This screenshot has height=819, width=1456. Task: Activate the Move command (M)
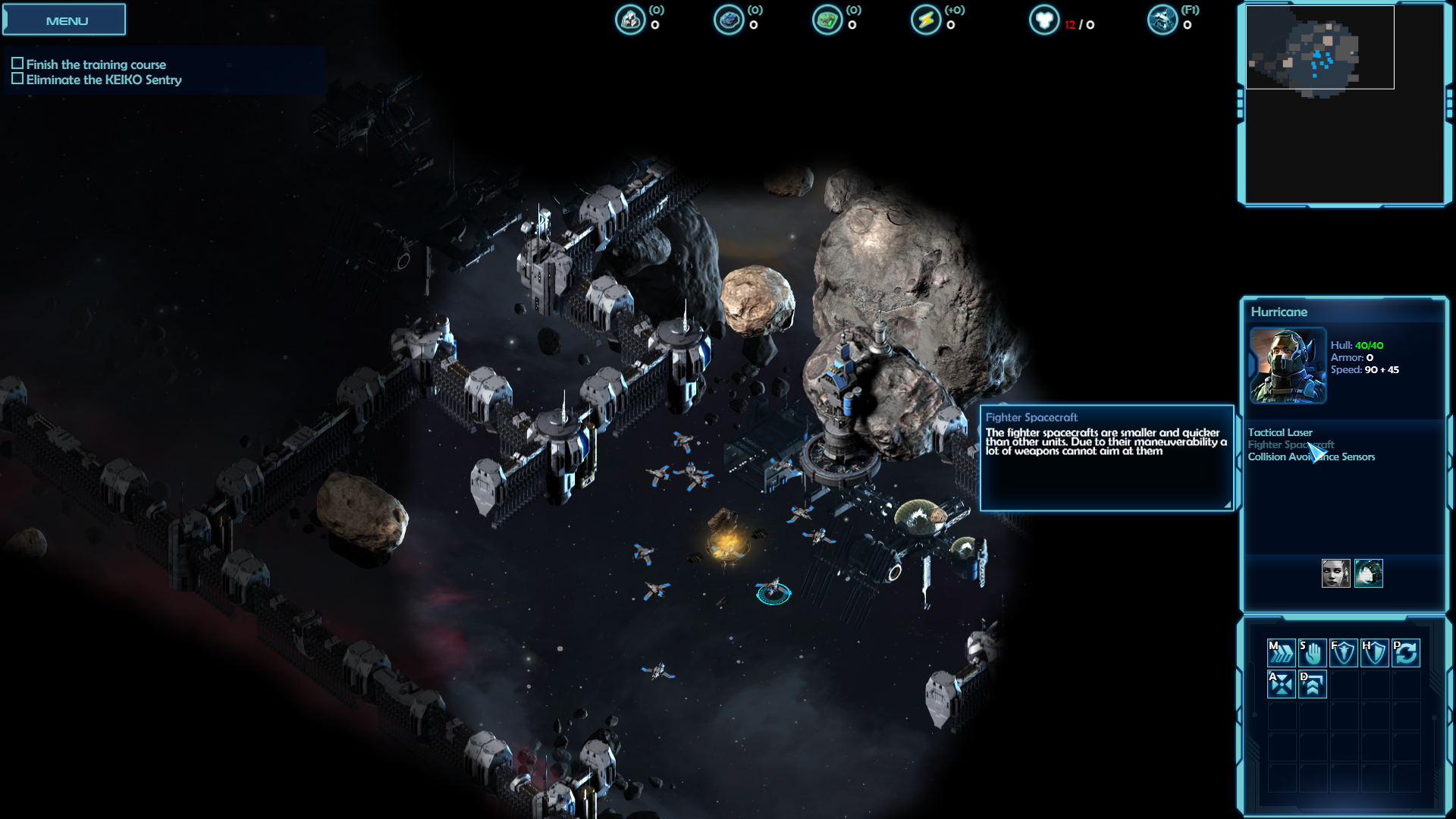click(1281, 652)
